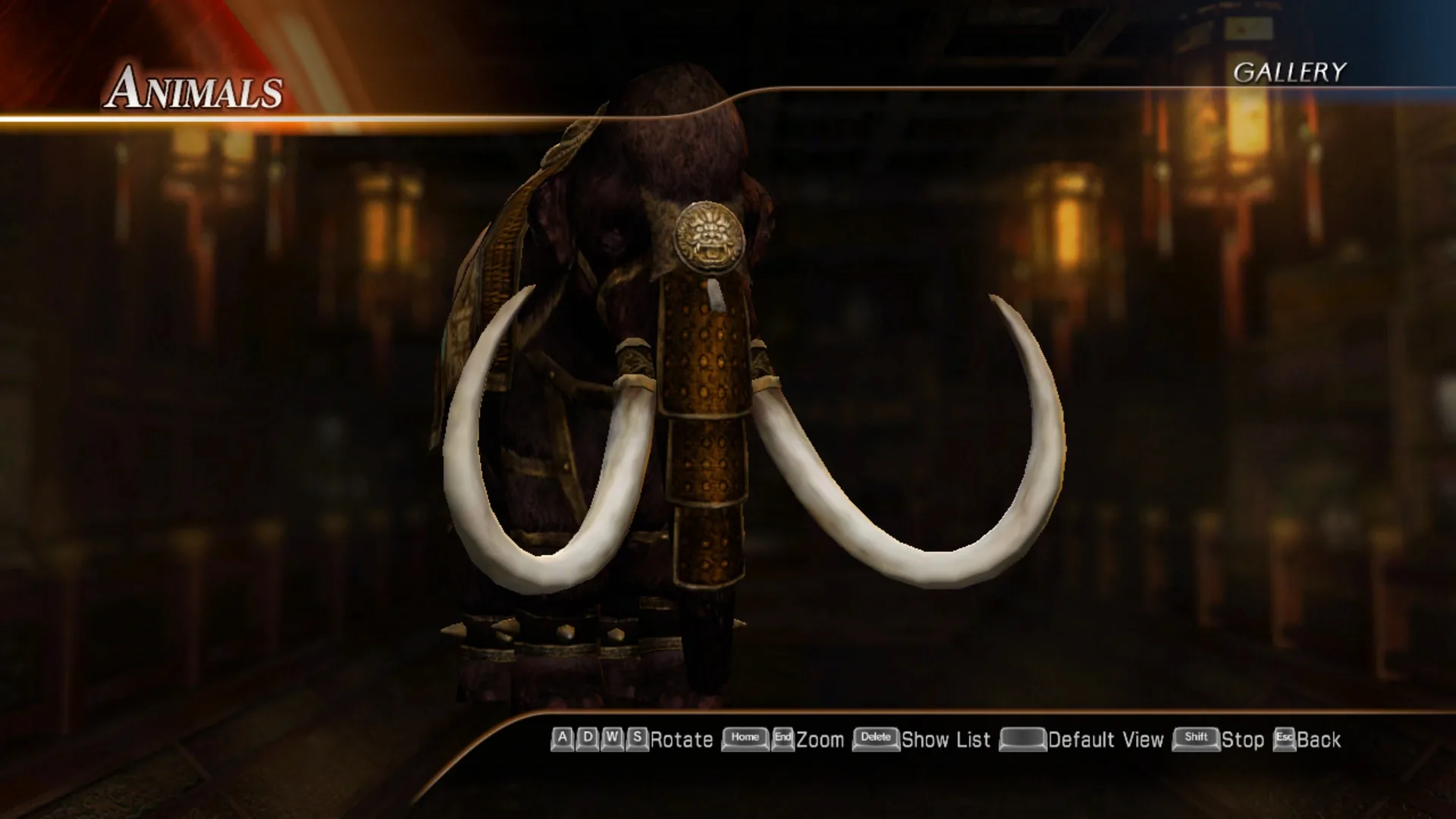The height and width of the screenshot is (819, 1456).
Task: Click the D key icon in control bar
Action: [x=588, y=738]
